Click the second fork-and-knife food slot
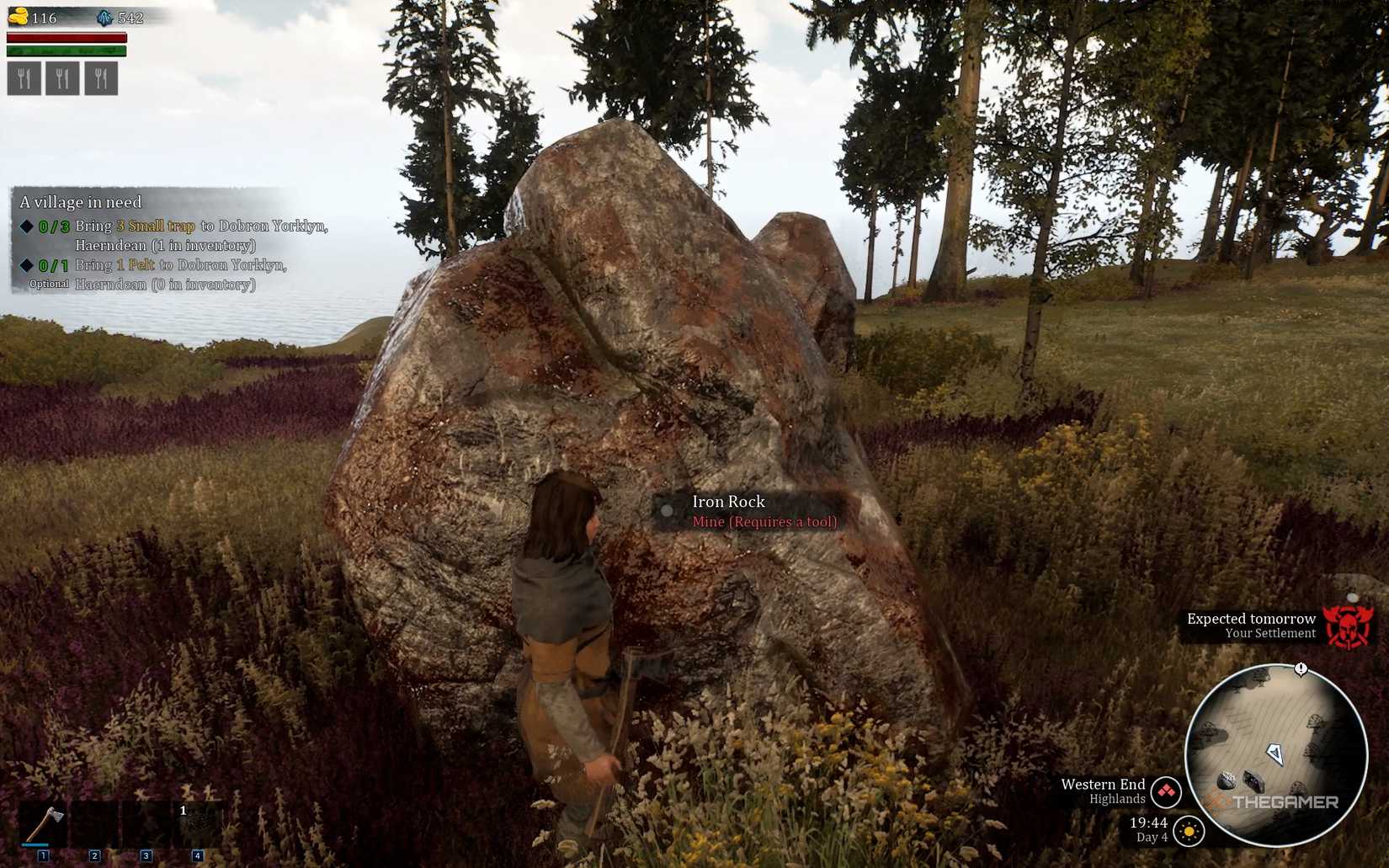The image size is (1389, 868). pos(61,78)
